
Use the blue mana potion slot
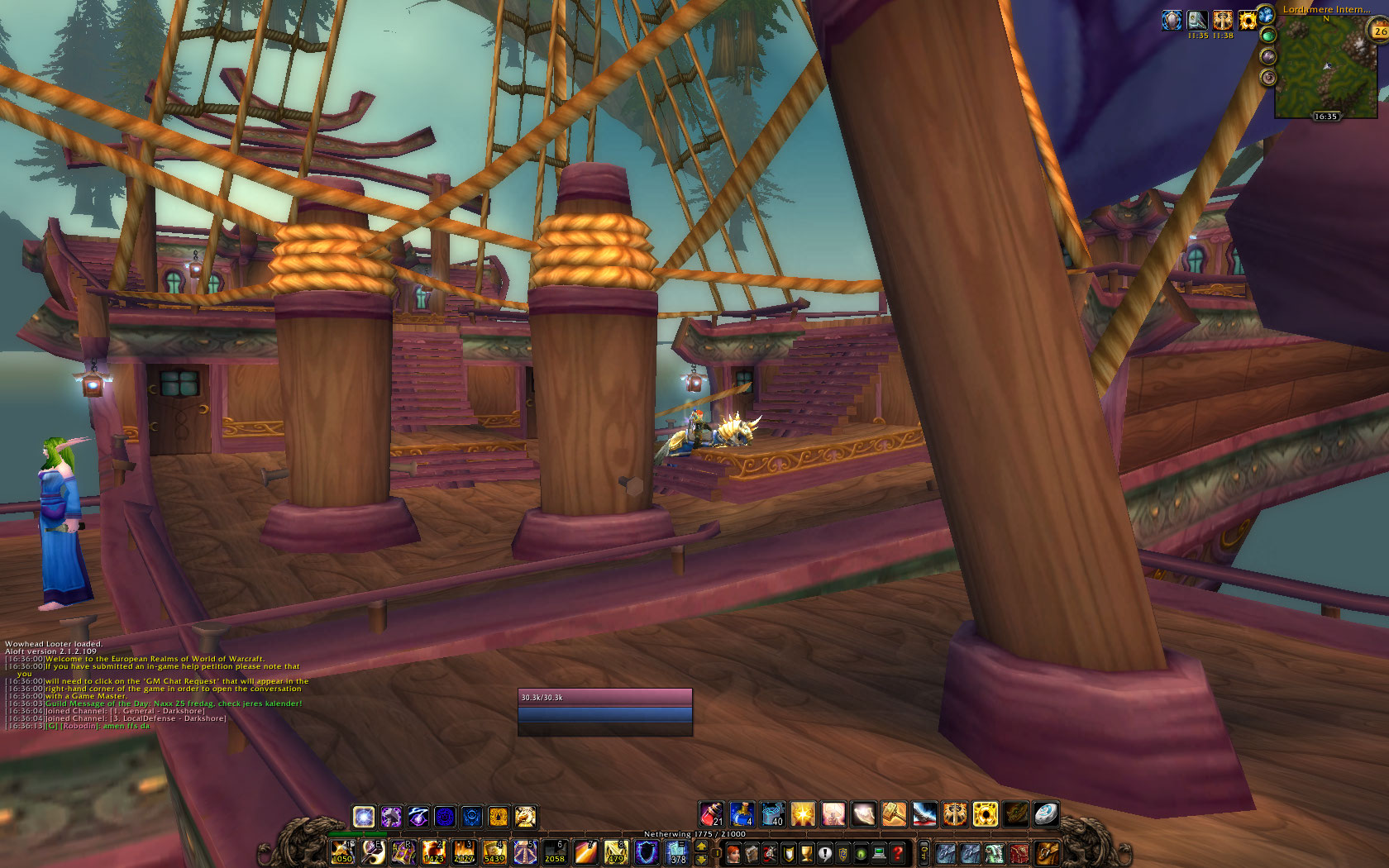click(x=741, y=814)
